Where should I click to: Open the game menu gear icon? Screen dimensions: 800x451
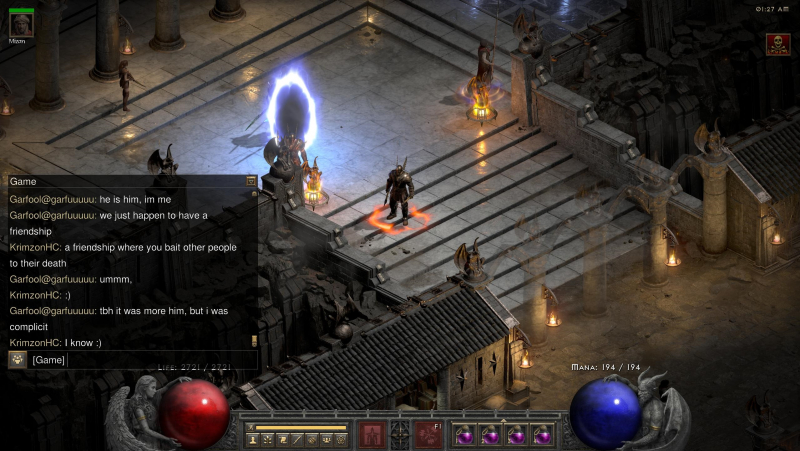coord(341,440)
